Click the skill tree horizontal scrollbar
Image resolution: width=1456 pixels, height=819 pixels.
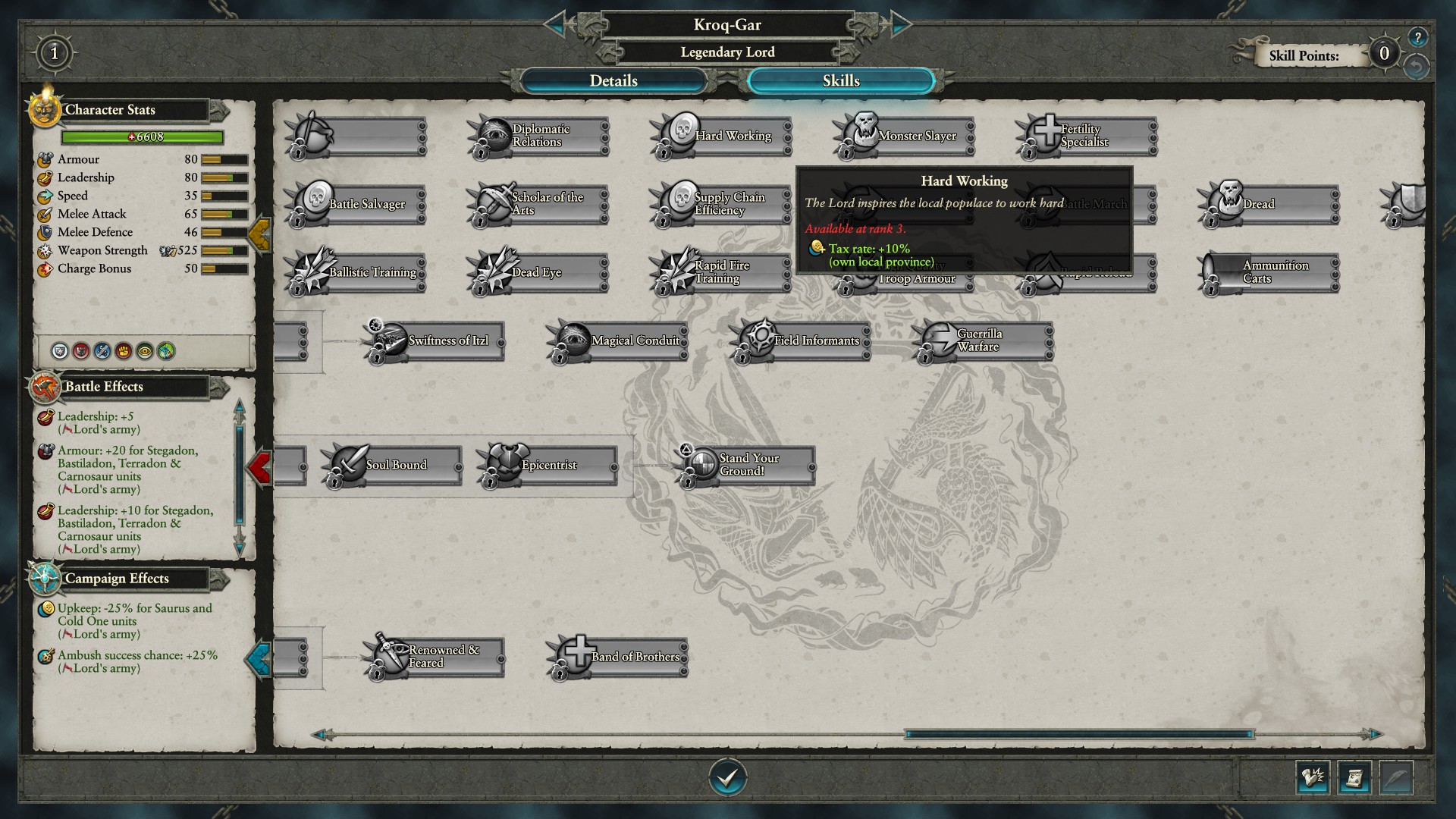click(x=1078, y=734)
